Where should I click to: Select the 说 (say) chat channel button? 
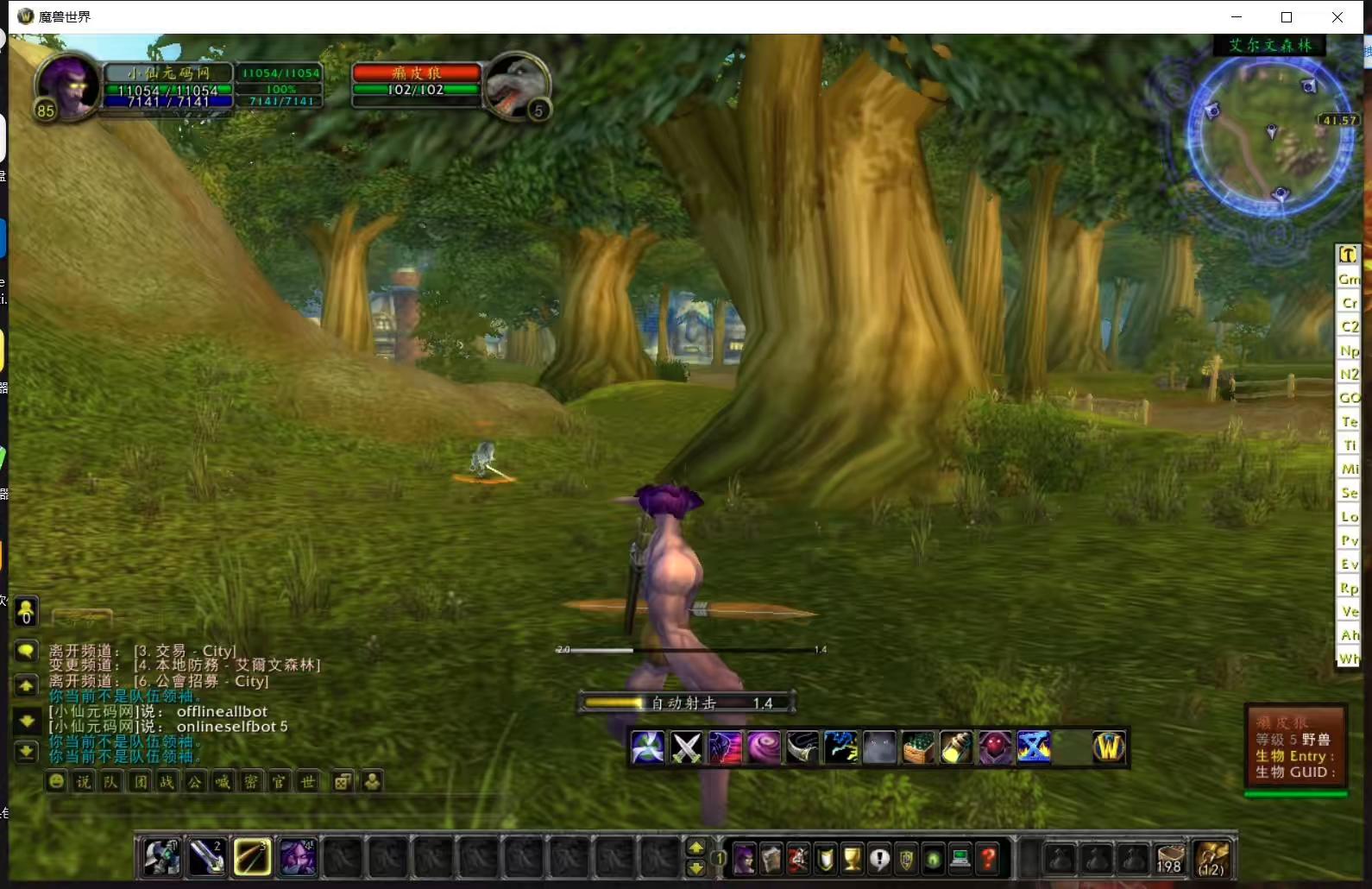click(x=84, y=782)
